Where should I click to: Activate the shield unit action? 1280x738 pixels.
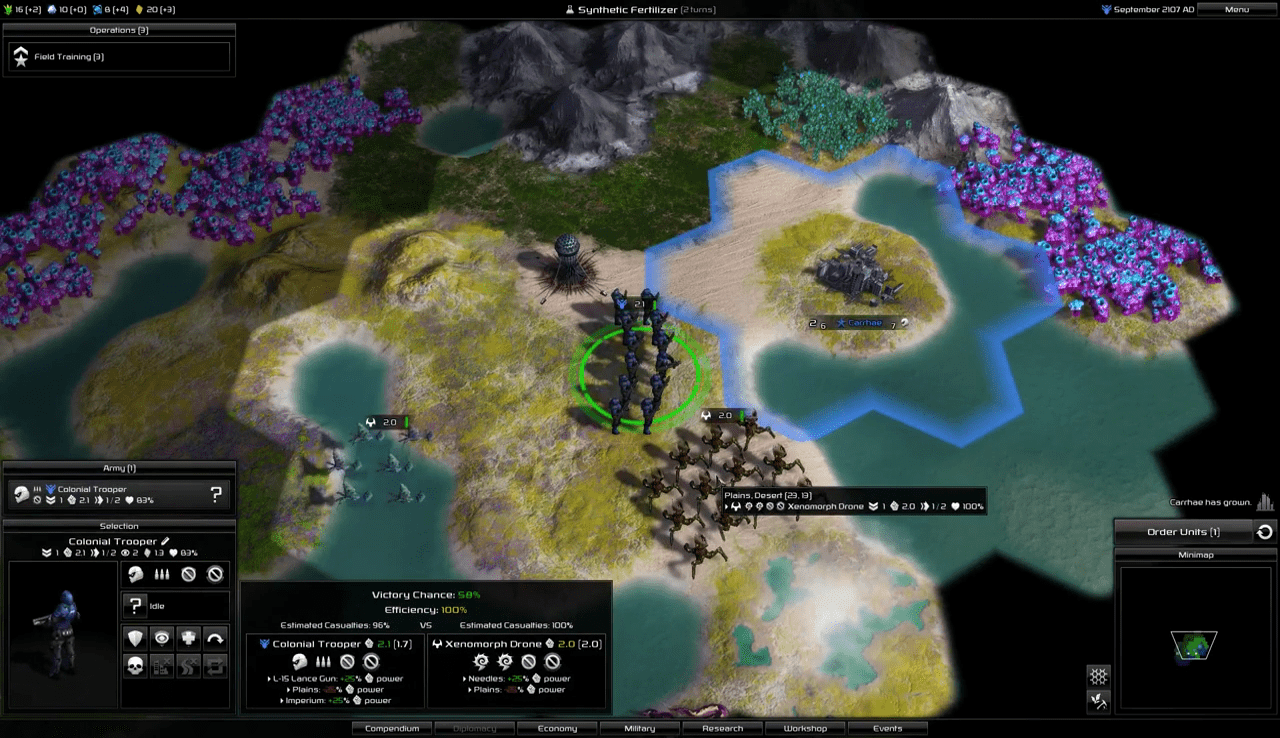135,638
